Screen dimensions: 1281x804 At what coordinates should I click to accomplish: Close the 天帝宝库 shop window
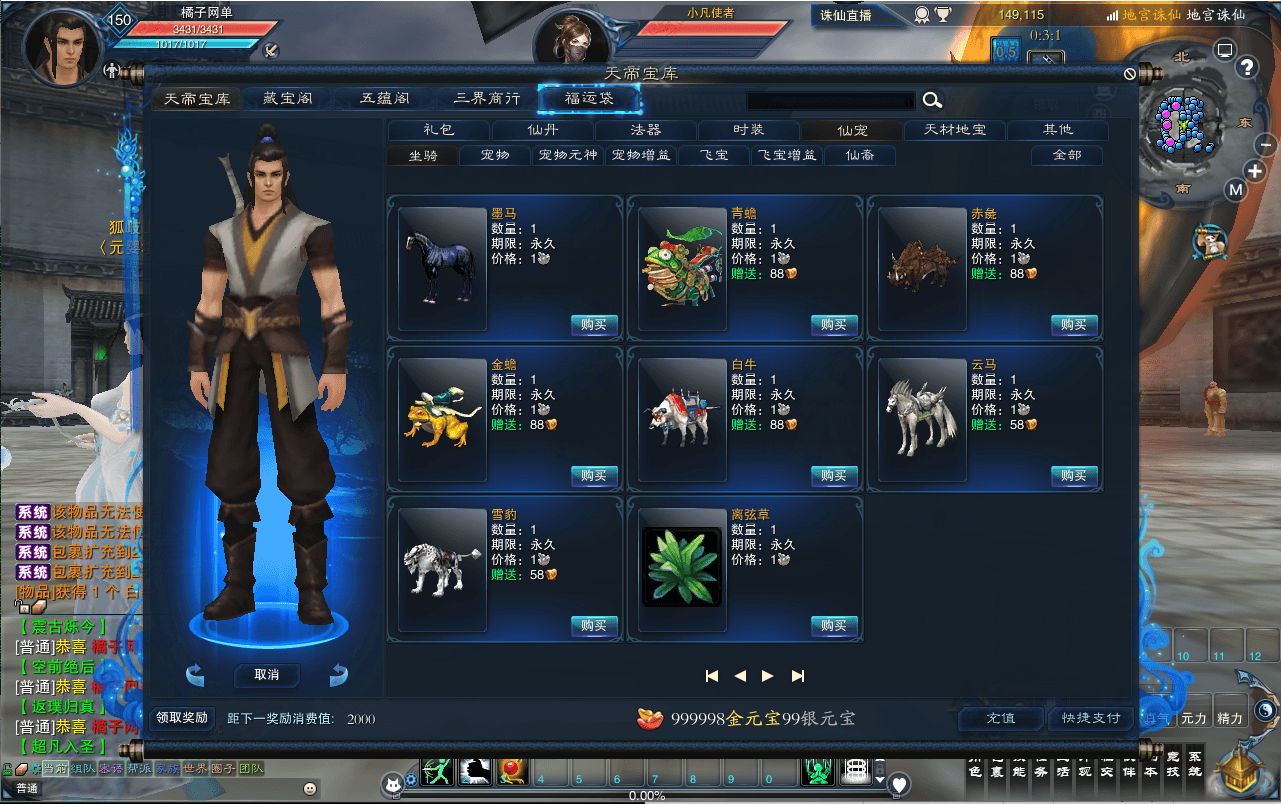pos(1130,74)
